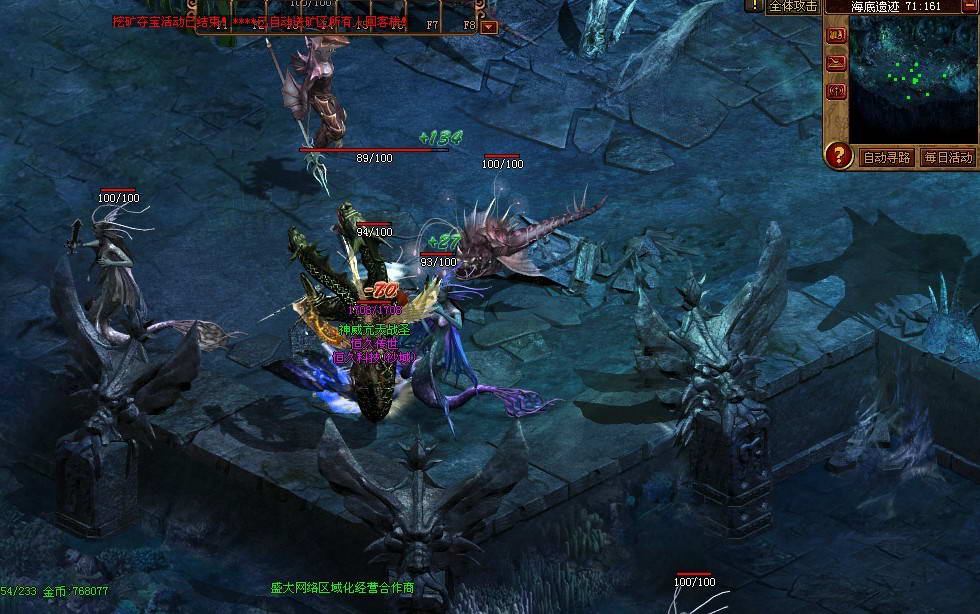Click the yellow exclamation mark notice icon
This screenshot has width=980, height=614.
753,5
